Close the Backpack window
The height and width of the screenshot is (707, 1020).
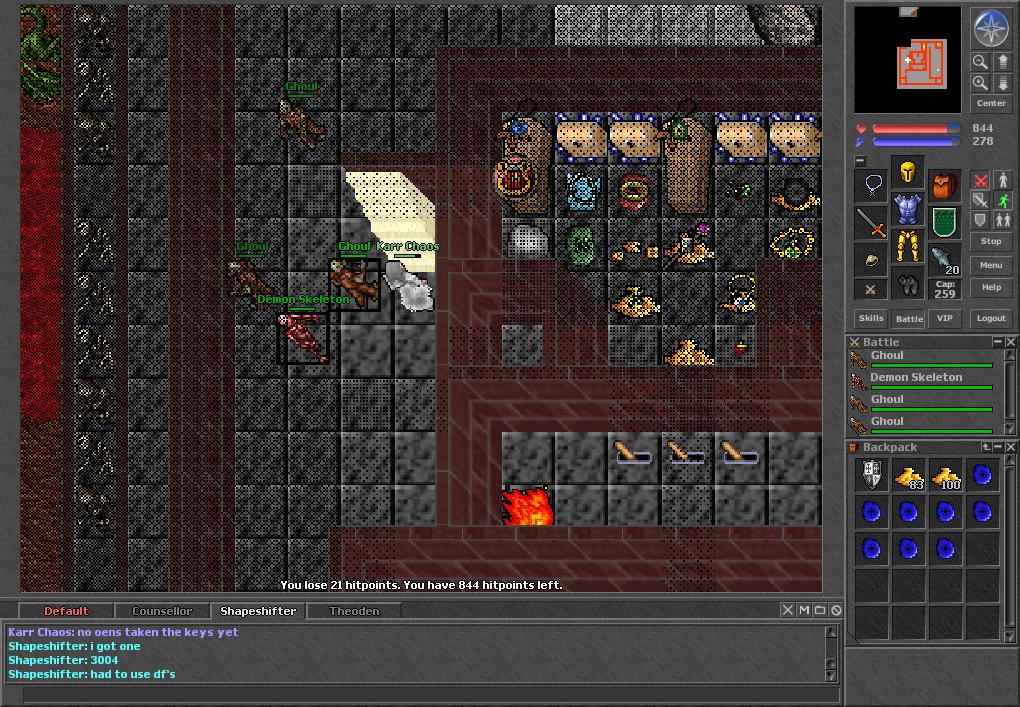[x=1010, y=447]
